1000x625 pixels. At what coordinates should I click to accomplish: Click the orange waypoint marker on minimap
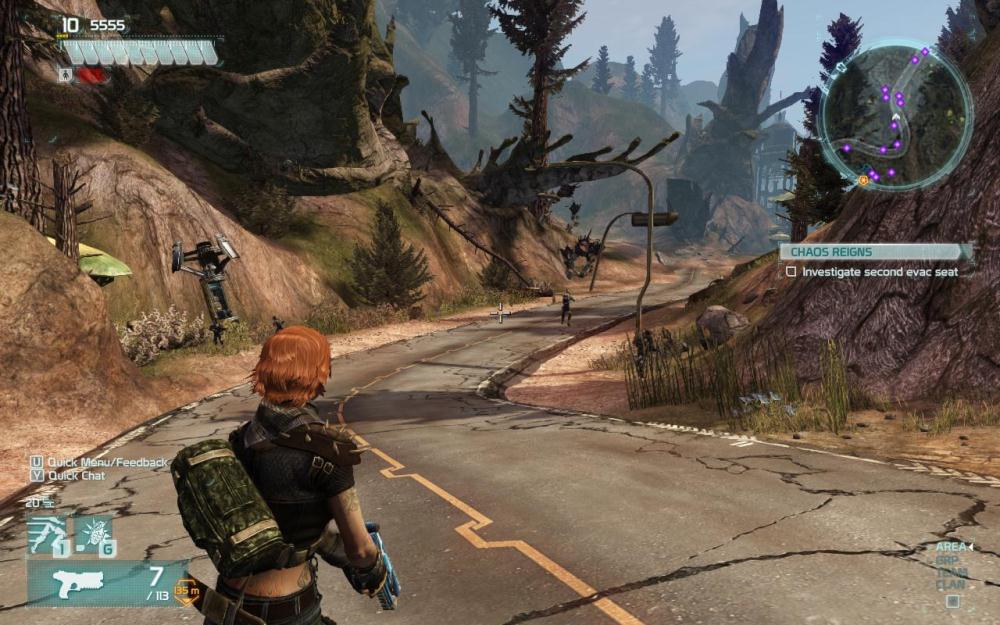coord(863,180)
